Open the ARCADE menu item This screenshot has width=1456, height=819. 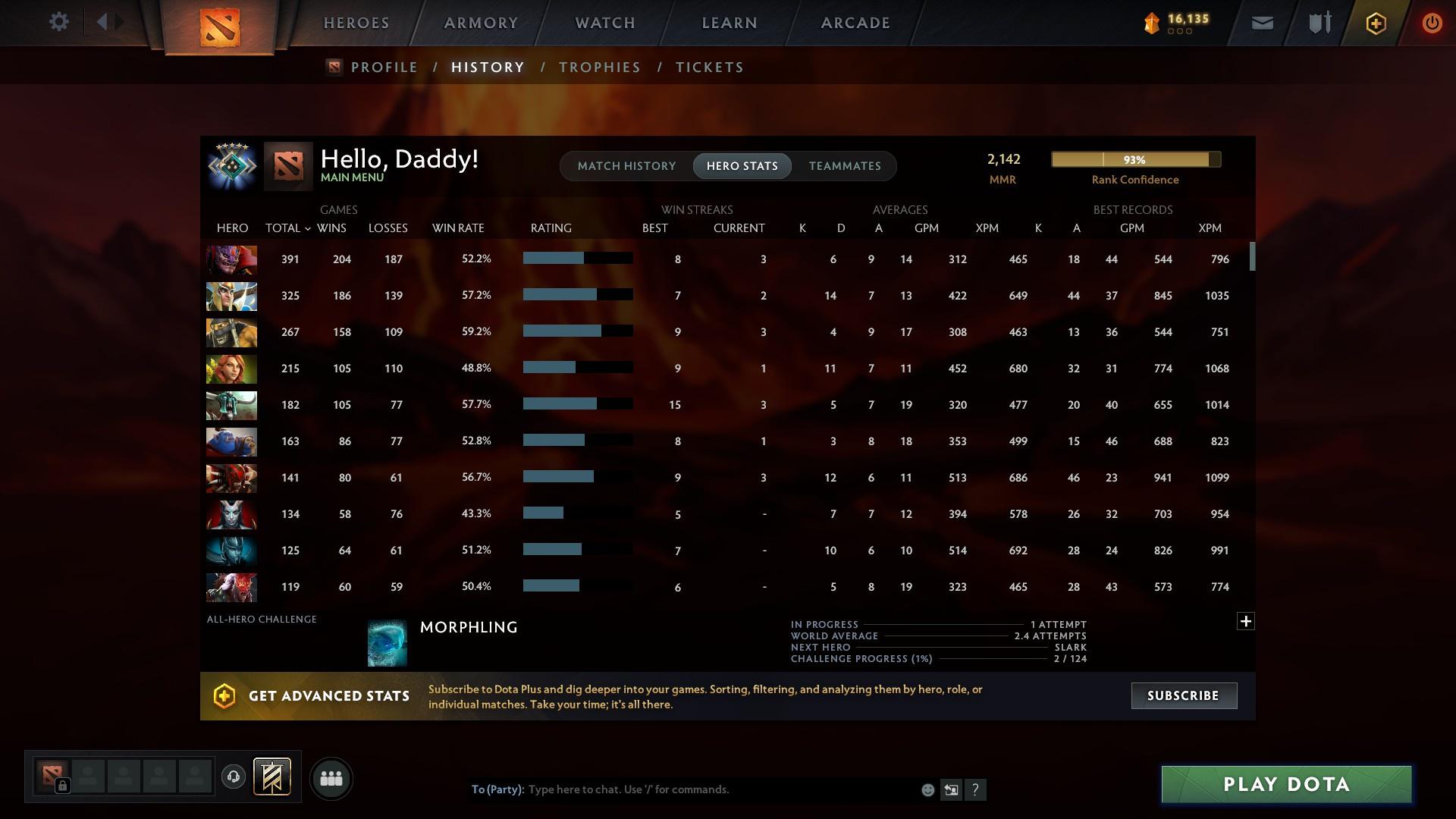tap(855, 22)
